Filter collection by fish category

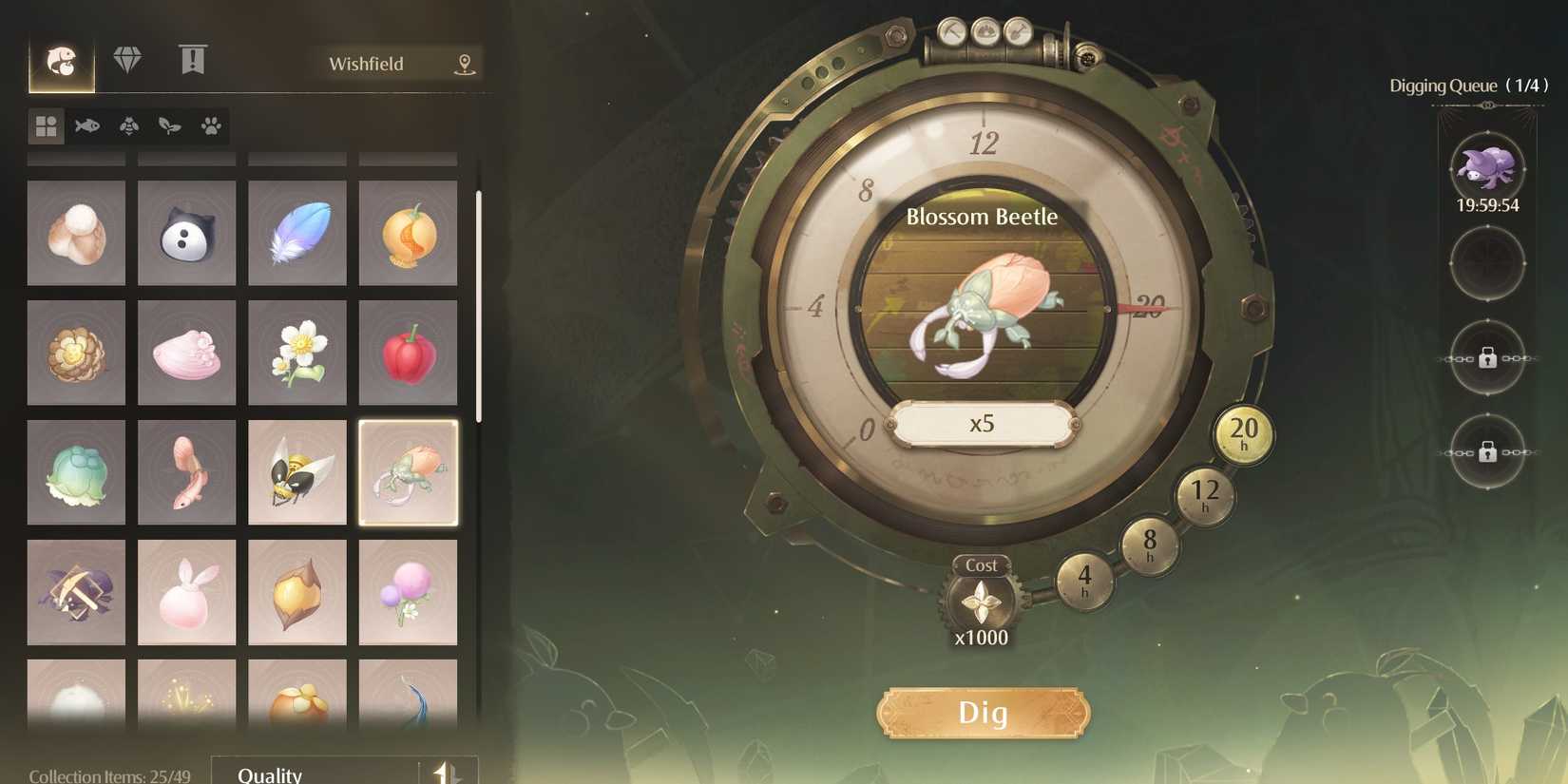click(x=86, y=125)
